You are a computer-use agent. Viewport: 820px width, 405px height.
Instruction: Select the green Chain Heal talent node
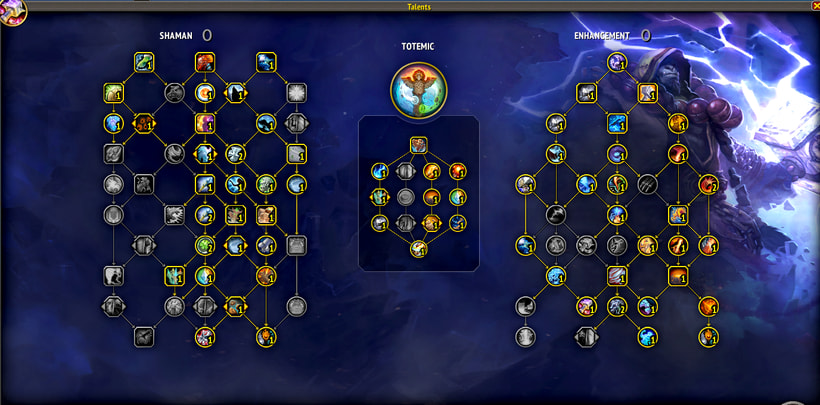144,63
